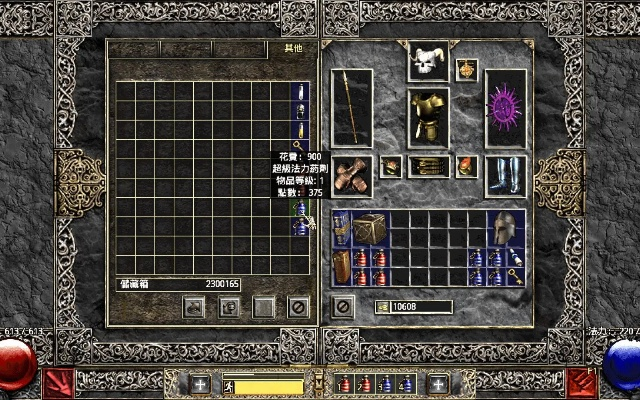This screenshot has height=400, width=640.
Task: Select the purple spiked shield slot
Action: [505, 107]
